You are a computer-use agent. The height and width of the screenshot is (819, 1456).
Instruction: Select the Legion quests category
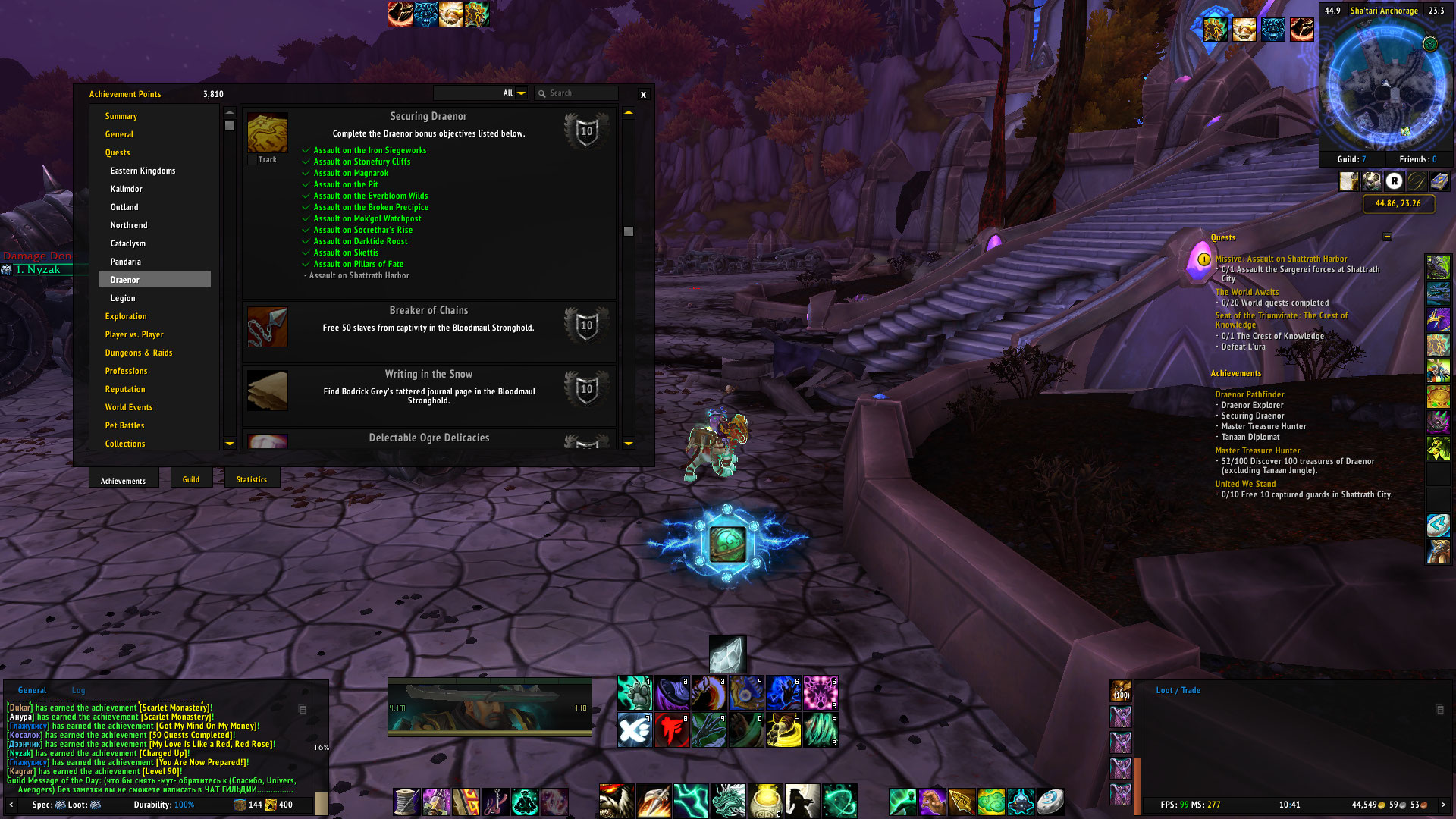pos(123,298)
